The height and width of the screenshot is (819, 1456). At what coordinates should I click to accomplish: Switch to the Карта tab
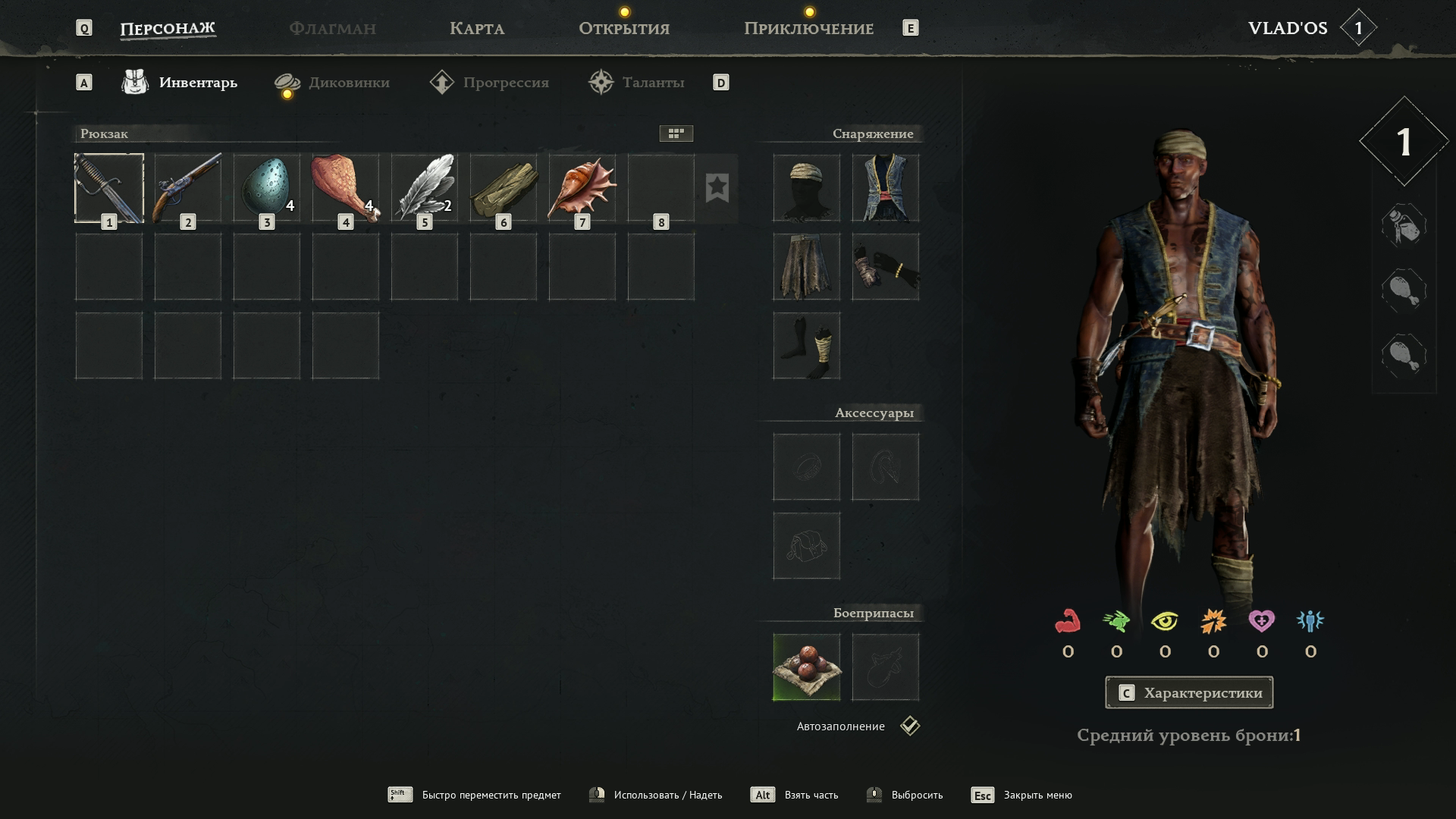(476, 29)
